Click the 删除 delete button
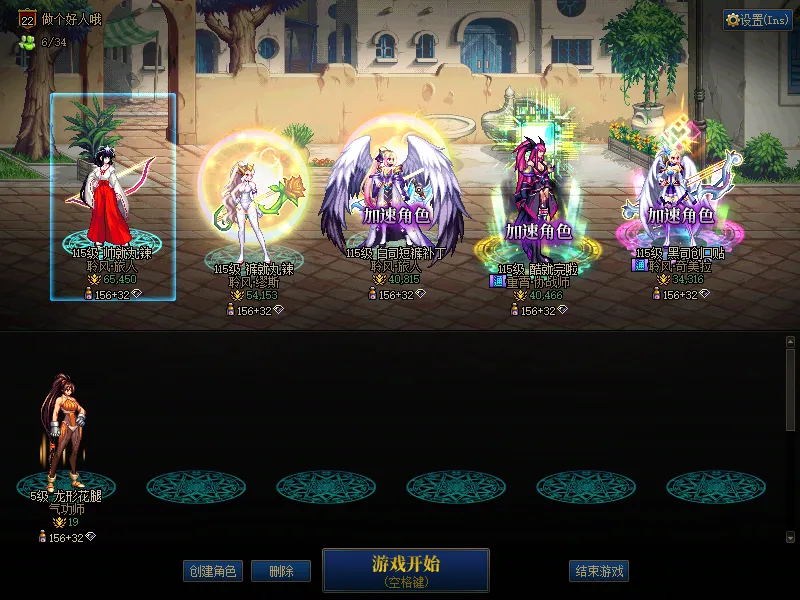 [281, 571]
